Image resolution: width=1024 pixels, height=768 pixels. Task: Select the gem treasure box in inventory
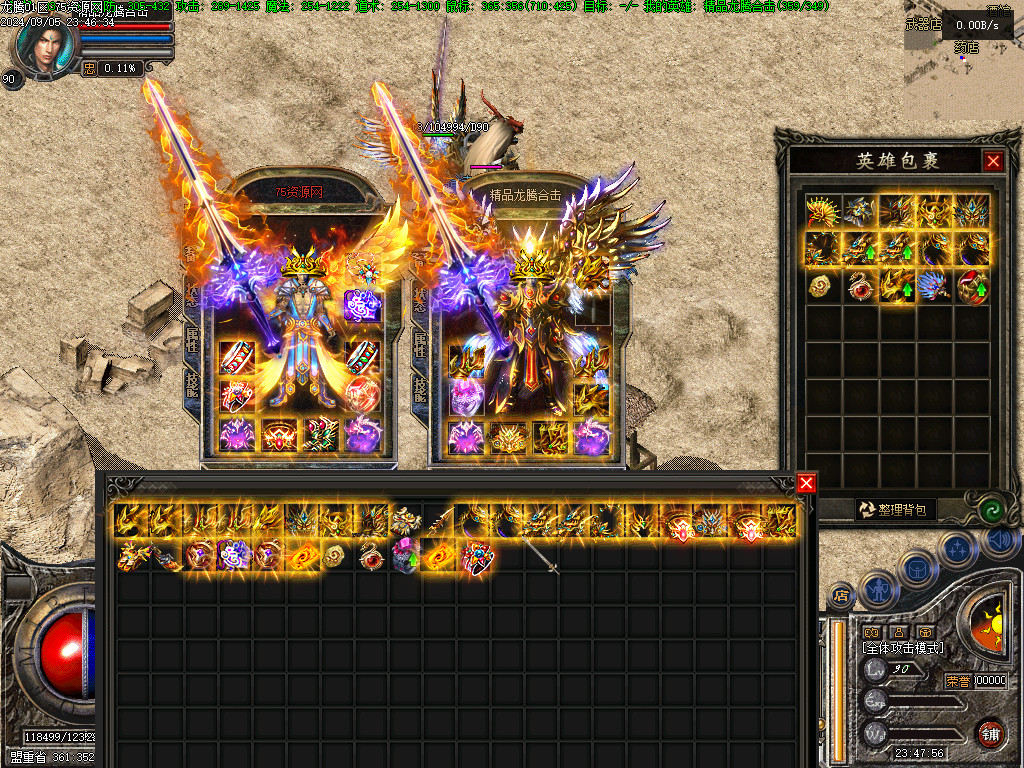point(477,558)
